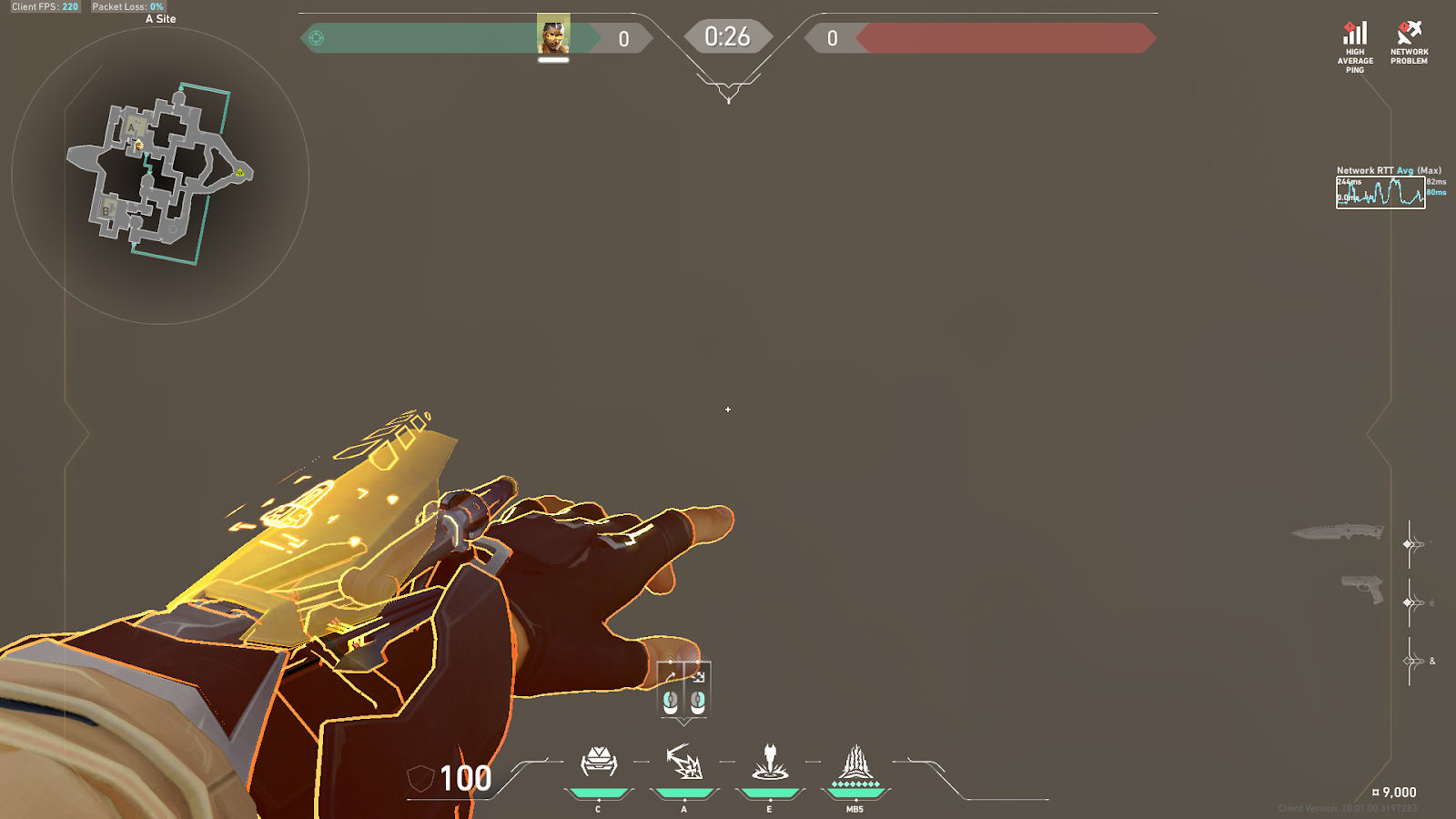Click the left mouse fire-mode hint icon
The height and width of the screenshot is (819, 1456).
(671, 701)
